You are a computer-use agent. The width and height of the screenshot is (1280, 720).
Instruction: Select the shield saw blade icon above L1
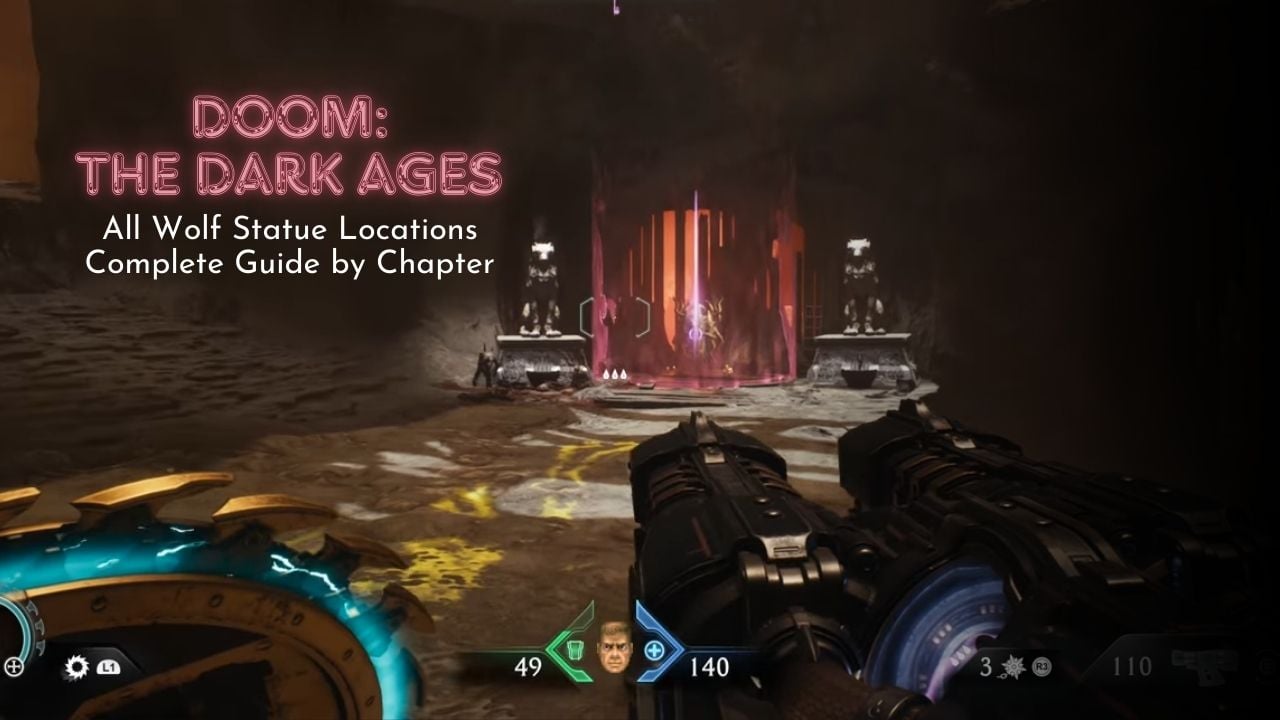[x=75, y=666]
